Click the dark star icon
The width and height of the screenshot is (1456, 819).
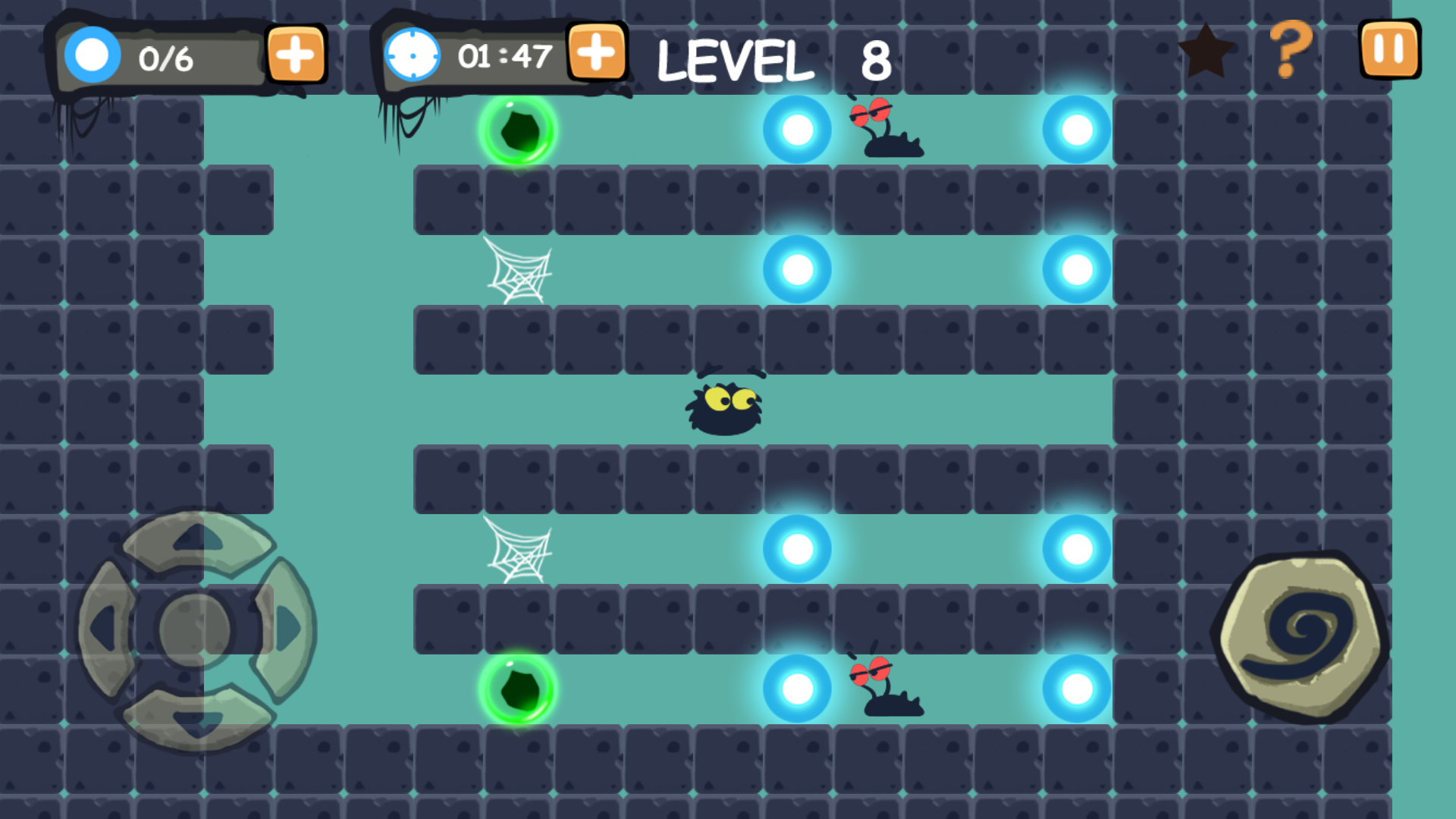pos(1205,52)
